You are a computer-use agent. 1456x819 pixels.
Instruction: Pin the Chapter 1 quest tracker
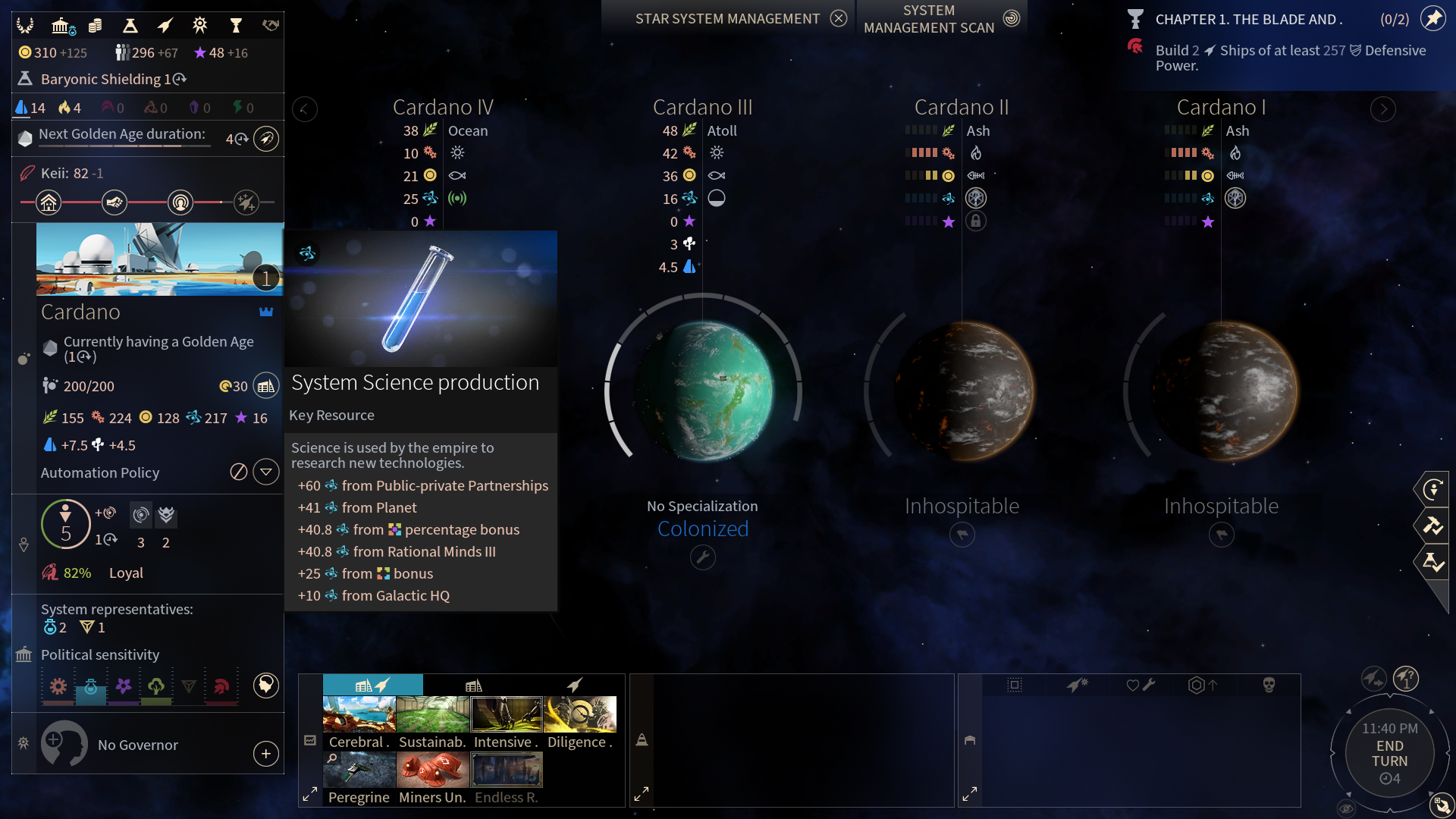pos(1432,19)
